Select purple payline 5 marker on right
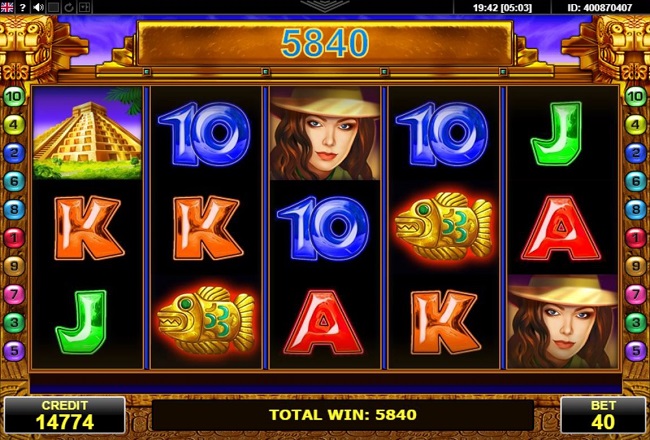650x440 pixels. (634, 351)
